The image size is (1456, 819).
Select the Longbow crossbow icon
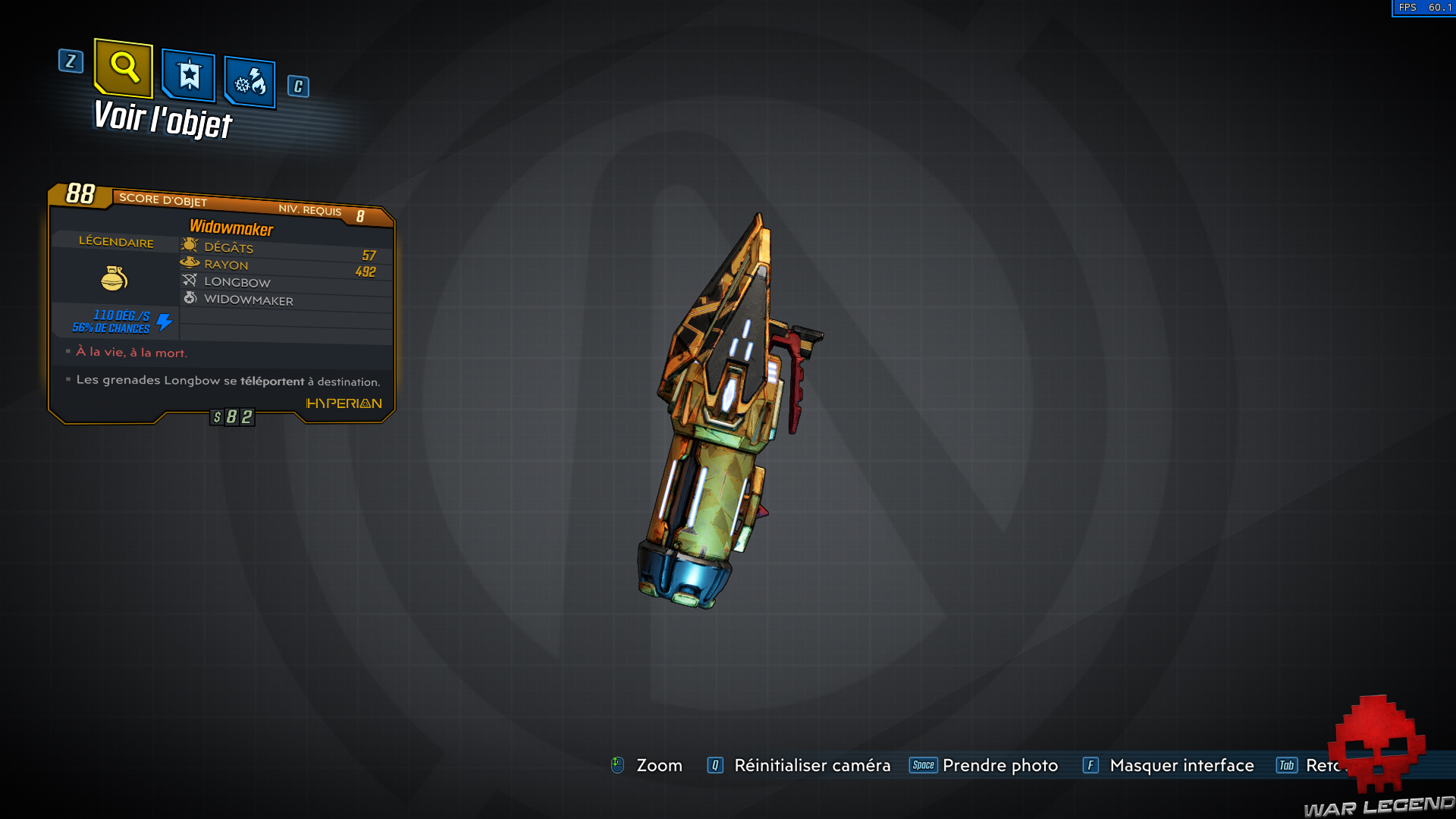191,280
